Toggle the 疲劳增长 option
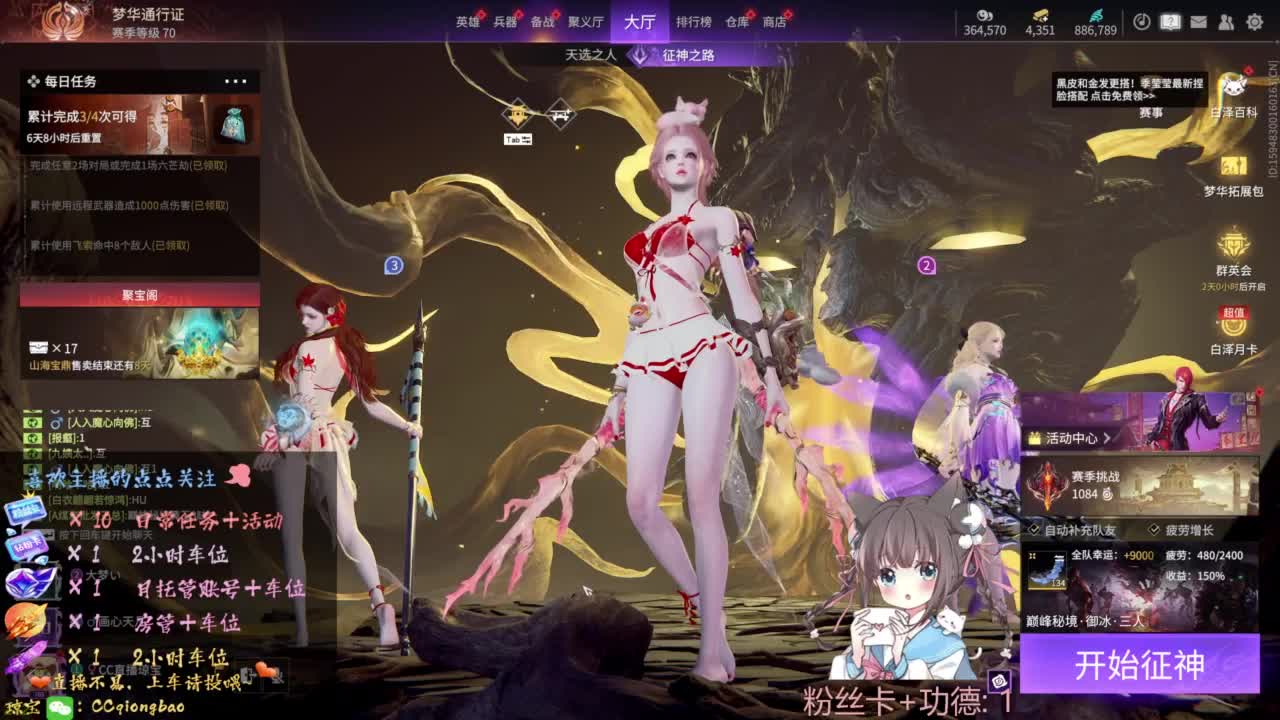Screen dimensions: 1280x720 pyautogui.click(x=1154, y=530)
